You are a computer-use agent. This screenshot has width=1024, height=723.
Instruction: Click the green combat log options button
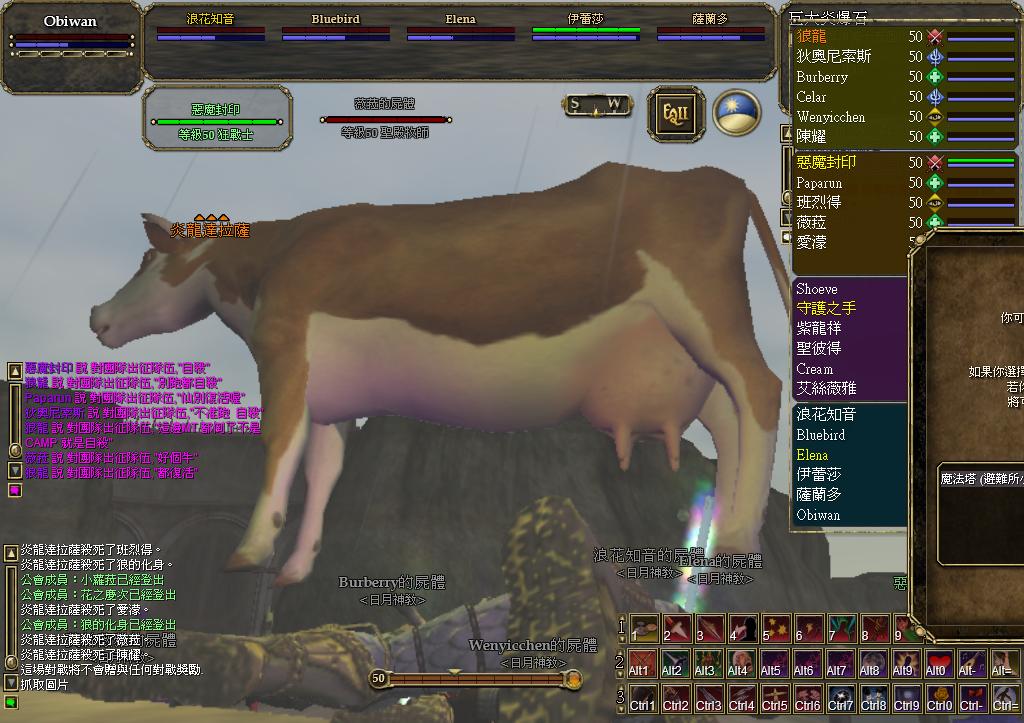tap(11, 702)
